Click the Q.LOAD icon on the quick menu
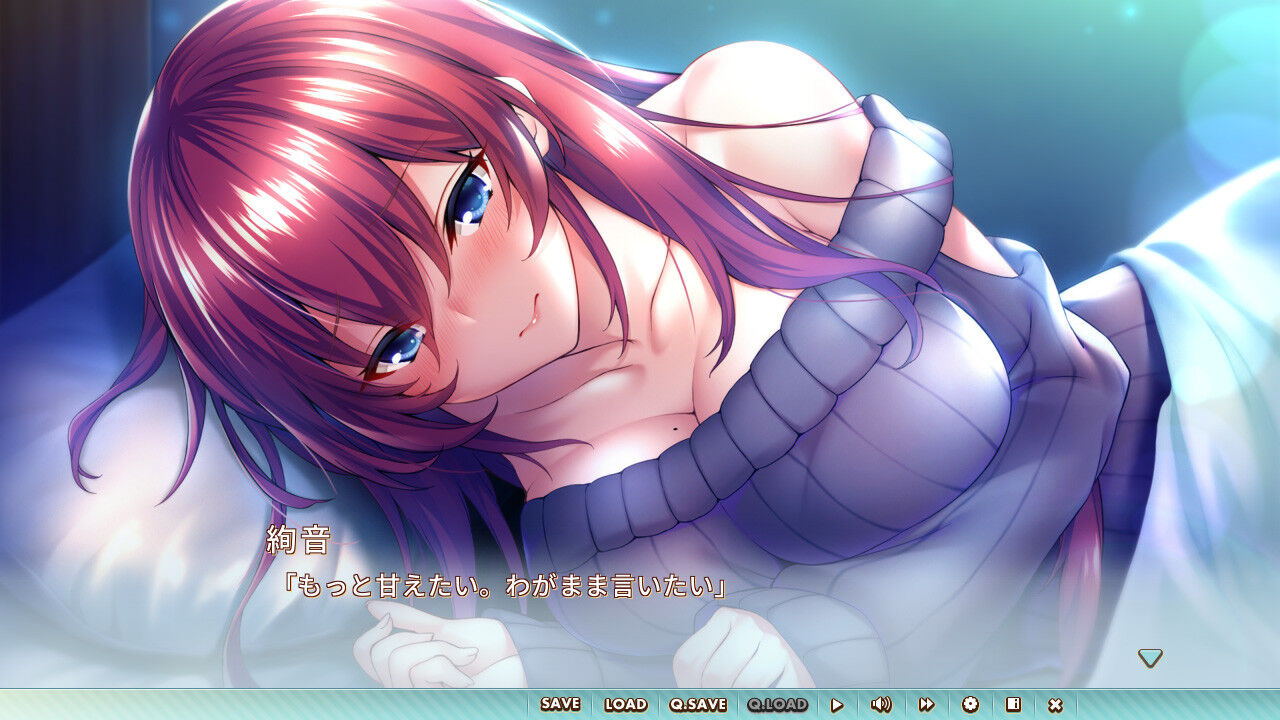The height and width of the screenshot is (720, 1280). coord(776,704)
